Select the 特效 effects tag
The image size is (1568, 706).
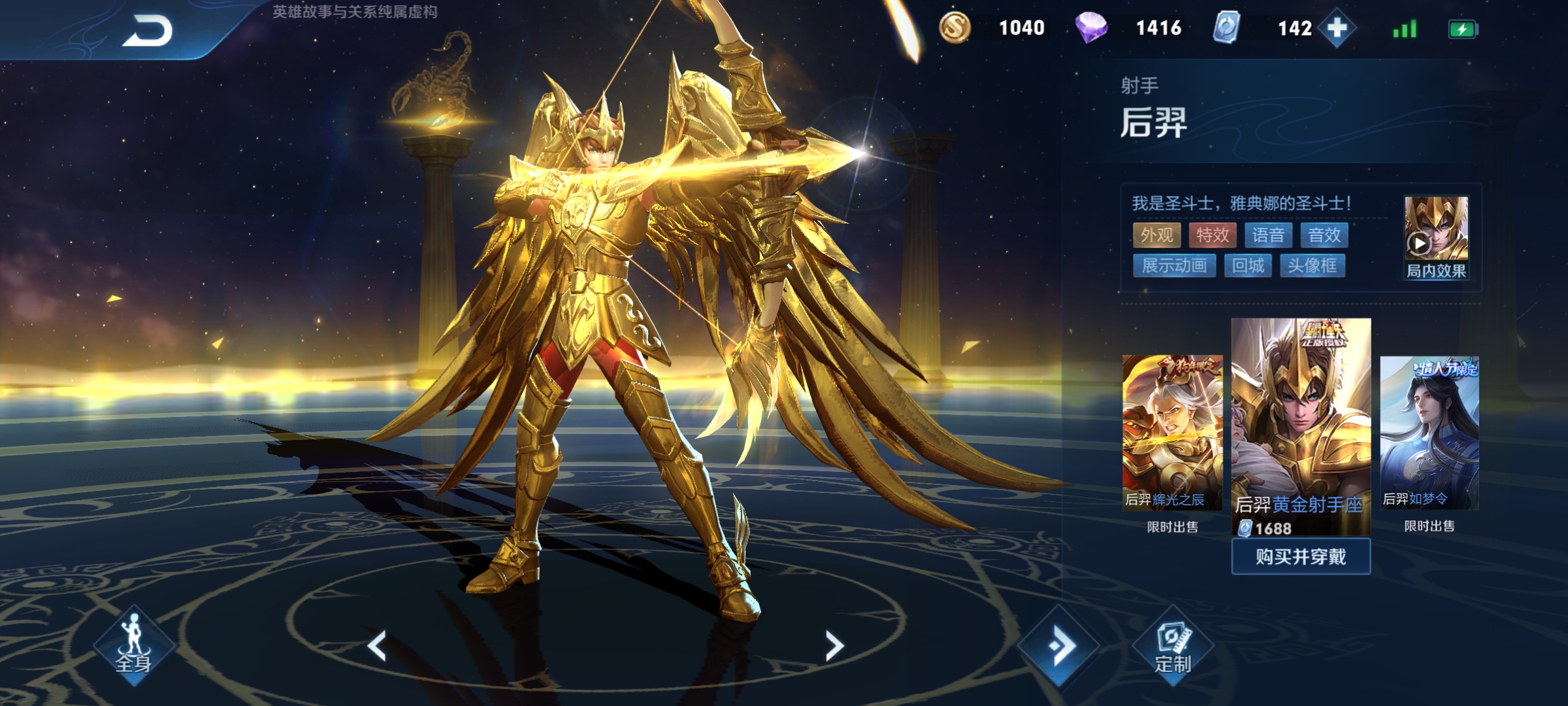tap(1213, 235)
